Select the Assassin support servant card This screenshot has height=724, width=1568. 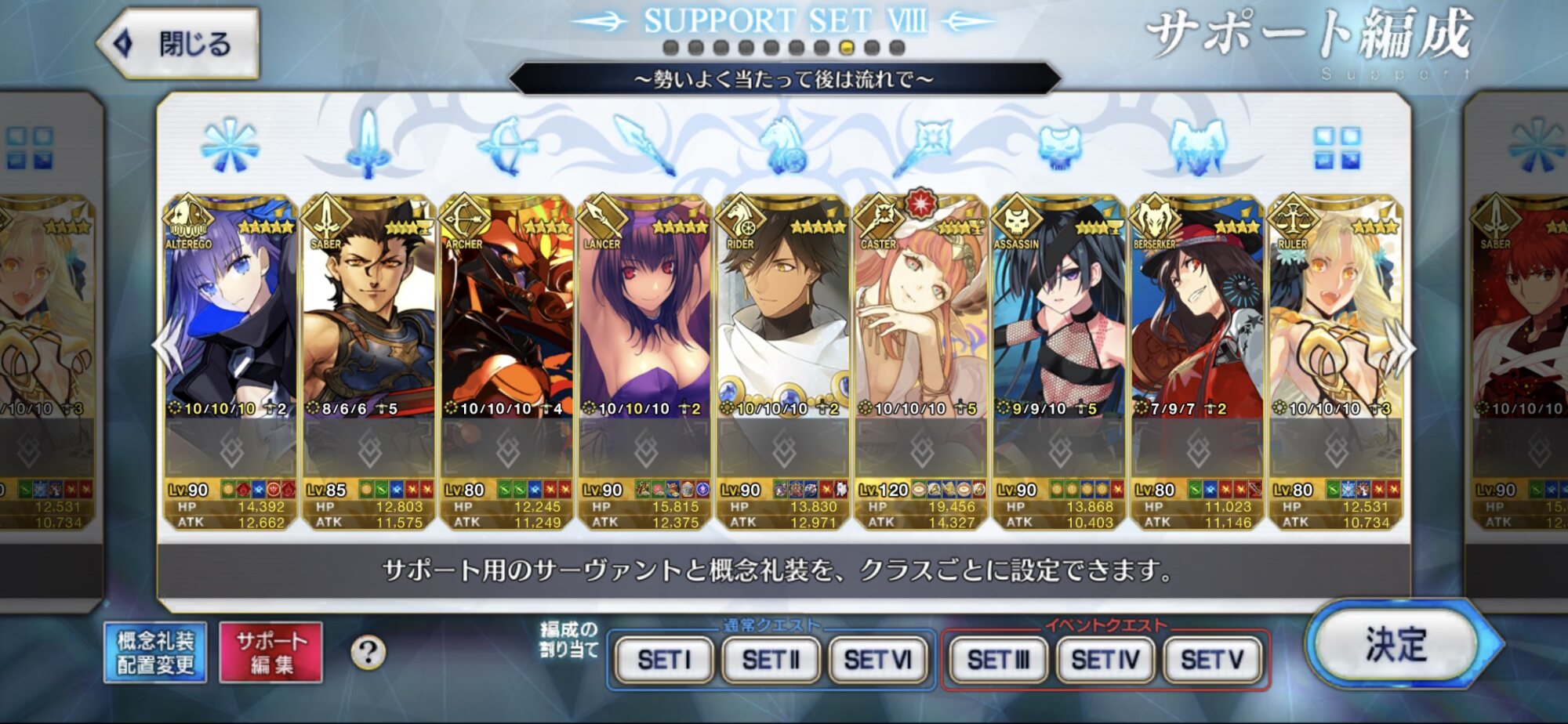pyautogui.click(x=1058, y=329)
